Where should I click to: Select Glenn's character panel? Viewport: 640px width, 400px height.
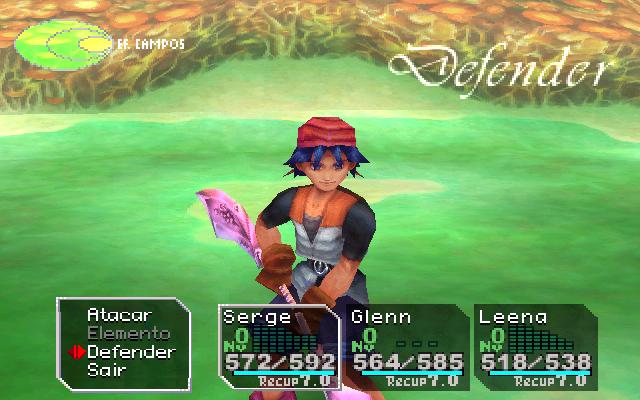tap(405, 346)
